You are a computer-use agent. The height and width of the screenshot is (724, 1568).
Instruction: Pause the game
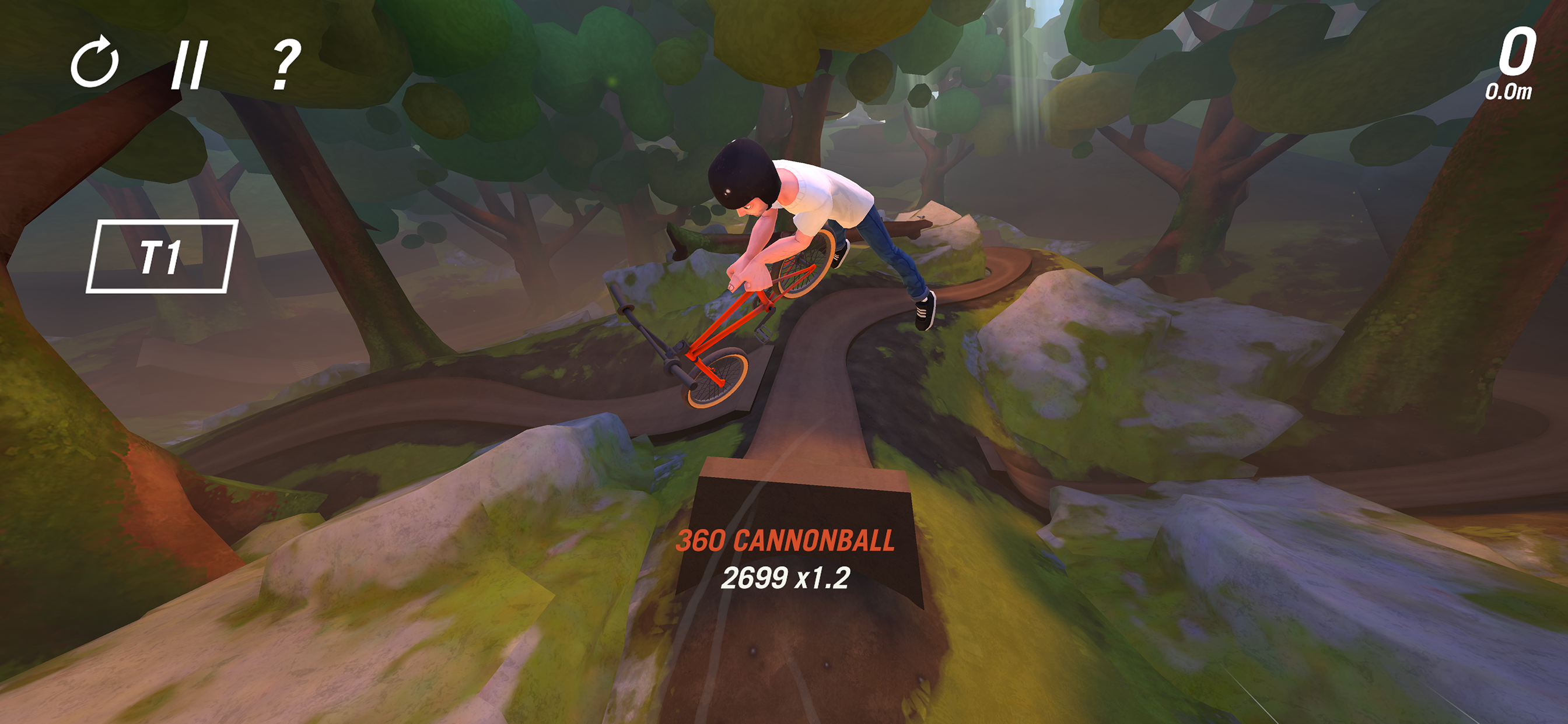(x=190, y=65)
